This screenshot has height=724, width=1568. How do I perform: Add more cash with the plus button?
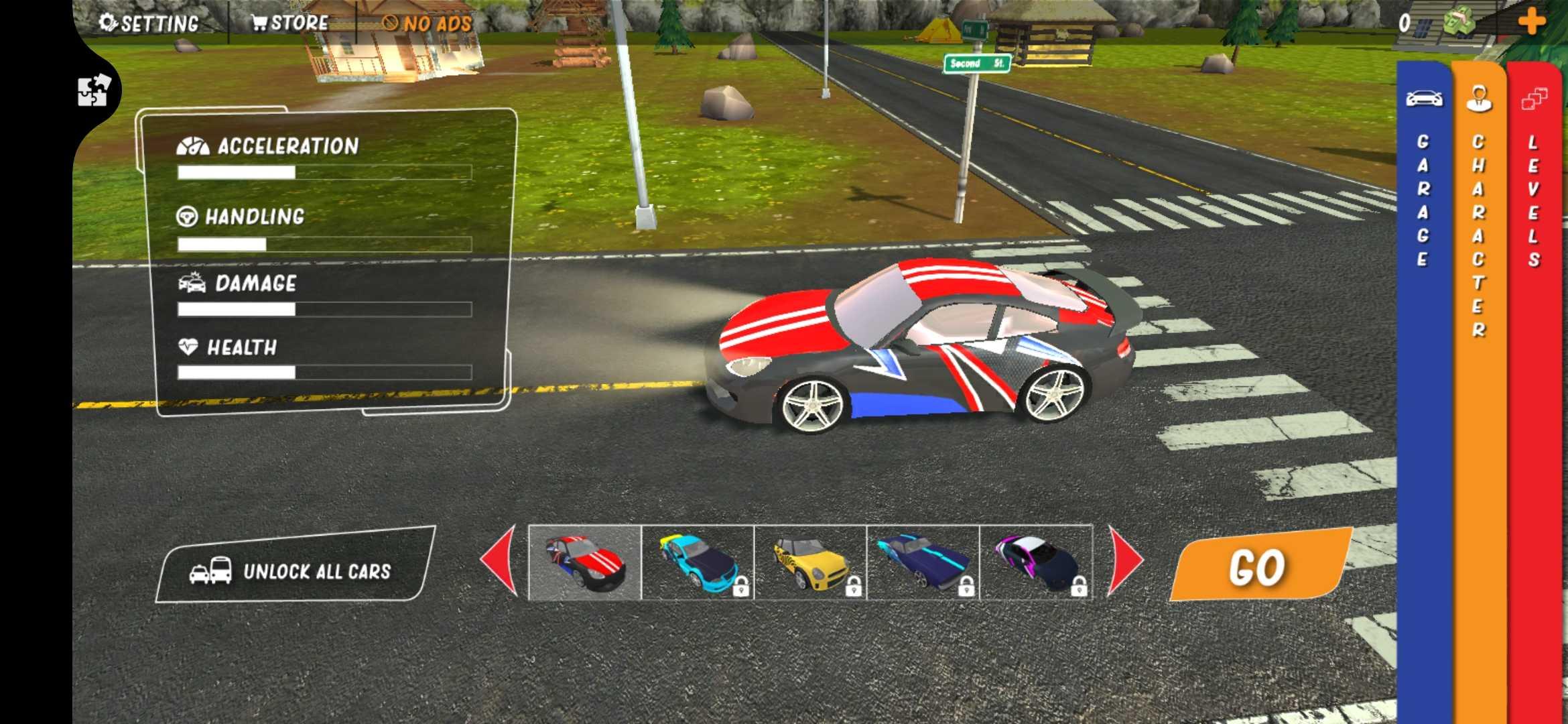pyautogui.click(x=1531, y=22)
